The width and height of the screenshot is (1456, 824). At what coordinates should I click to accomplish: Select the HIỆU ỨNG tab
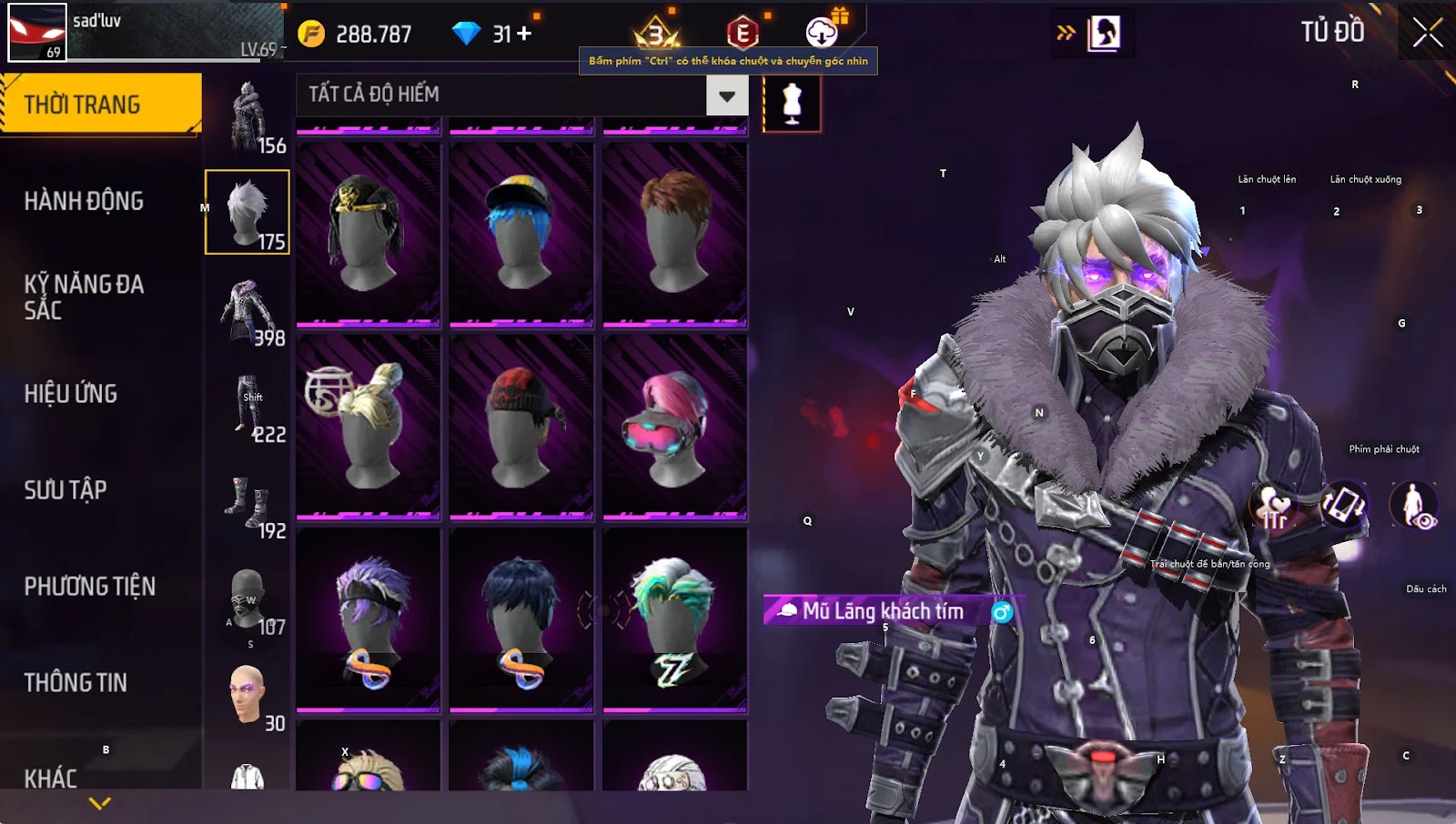(71, 394)
